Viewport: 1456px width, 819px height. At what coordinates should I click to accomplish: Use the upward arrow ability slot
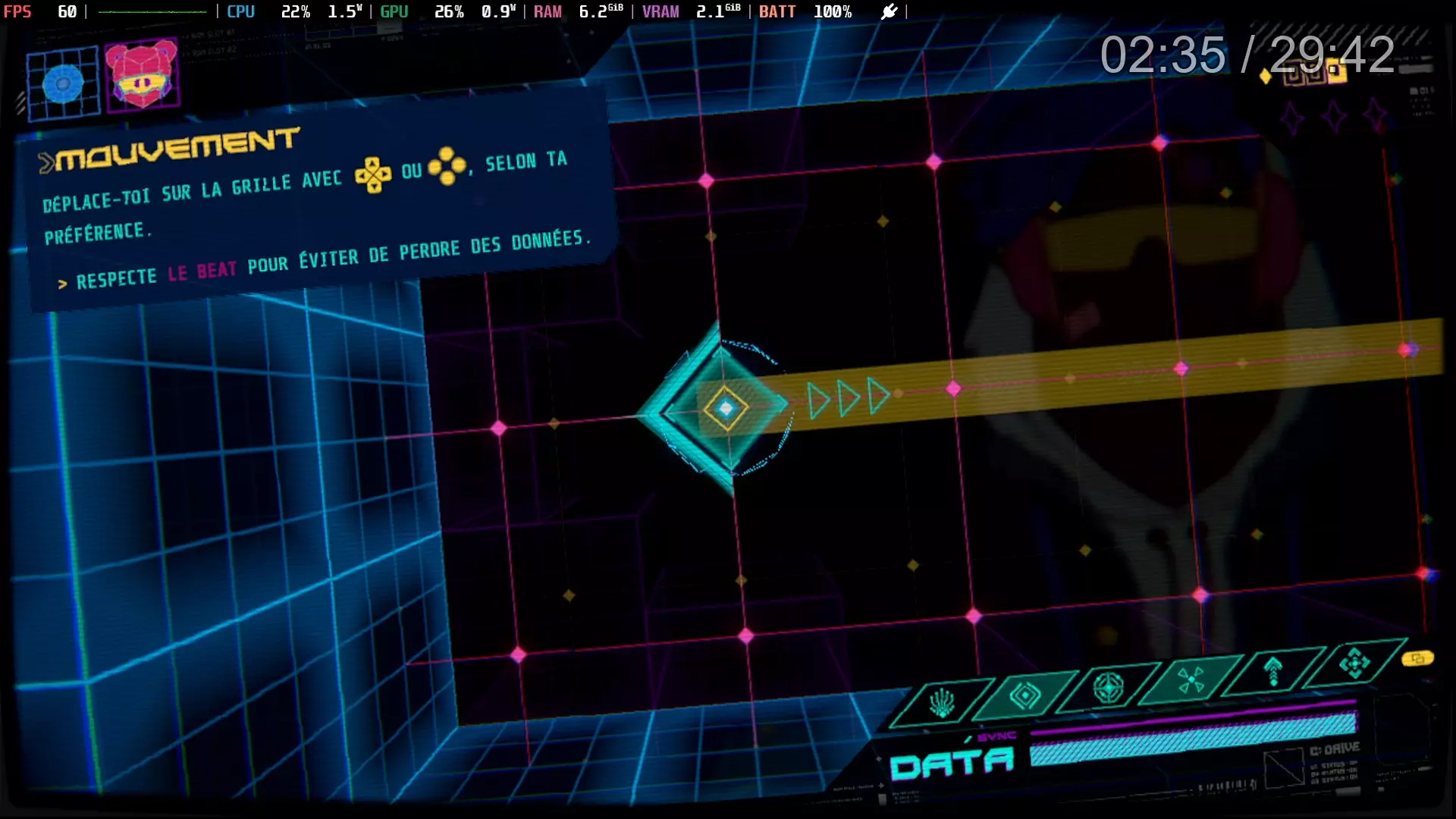[x=1273, y=671]
